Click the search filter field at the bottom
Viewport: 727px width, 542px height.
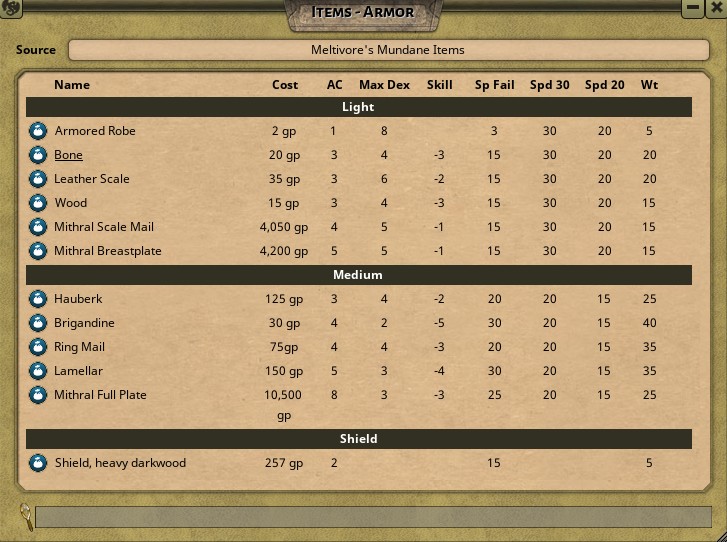(x=370, y=517)
